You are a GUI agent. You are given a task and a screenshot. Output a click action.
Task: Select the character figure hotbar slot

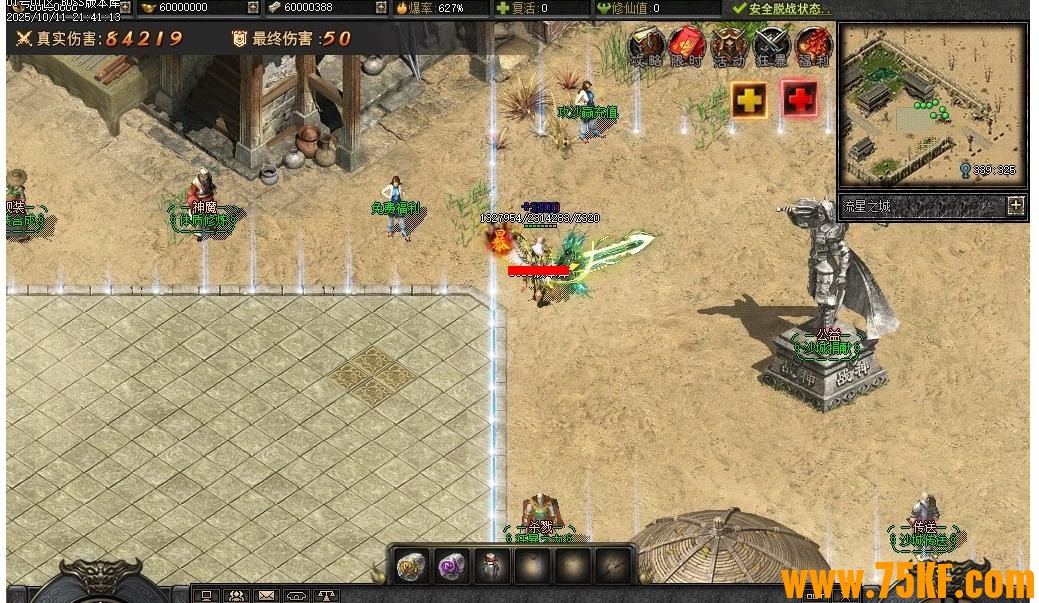coord(492,566)
